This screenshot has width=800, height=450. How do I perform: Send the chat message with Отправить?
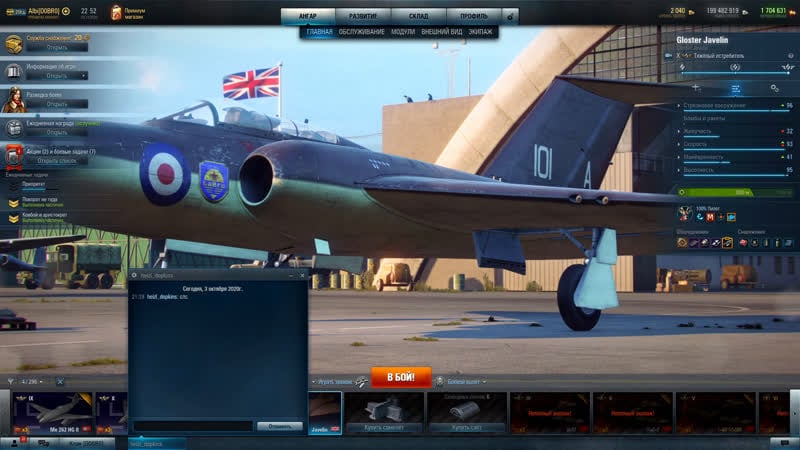click(x=279, y=425)
